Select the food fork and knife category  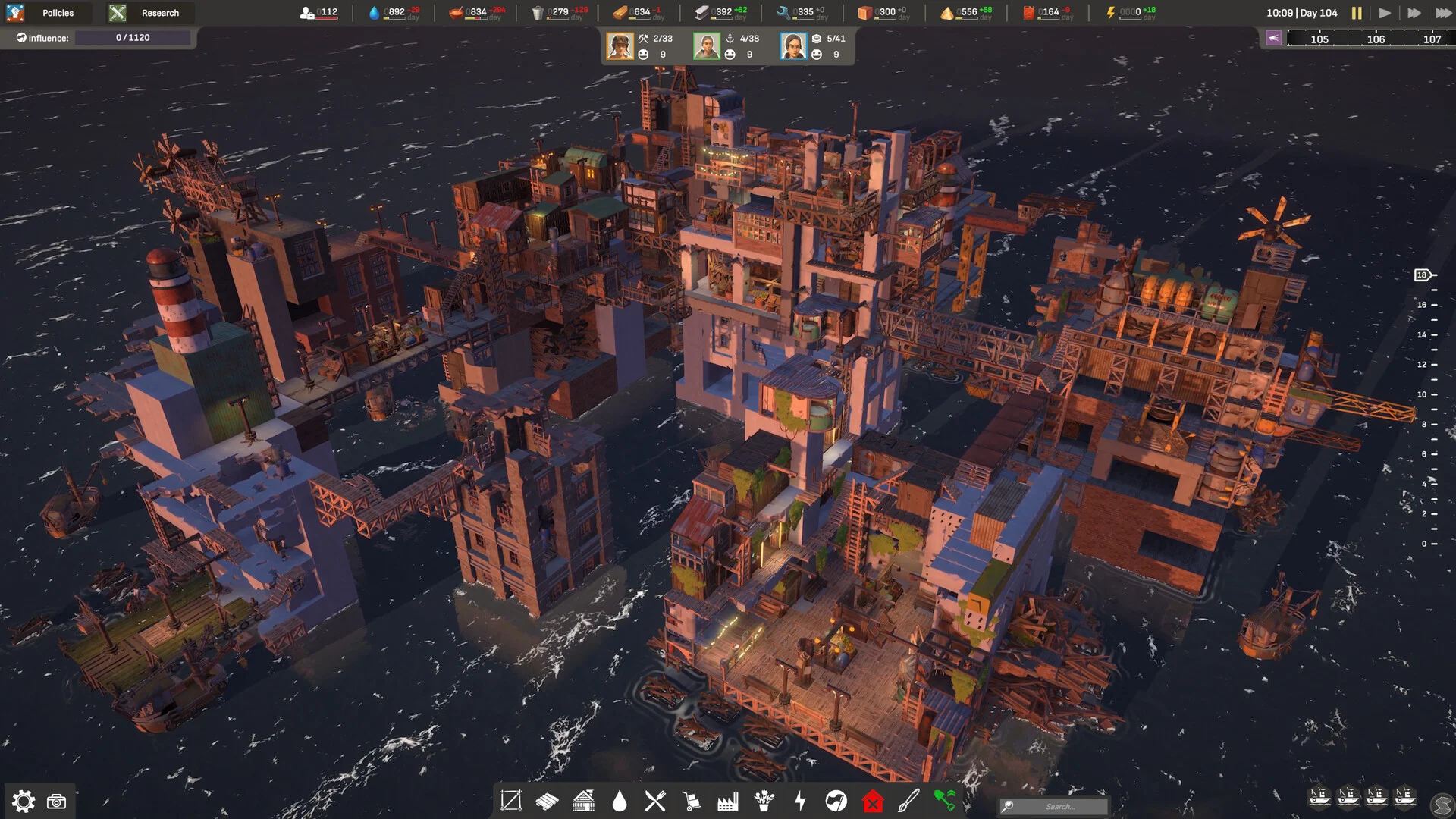click(655, 801)
